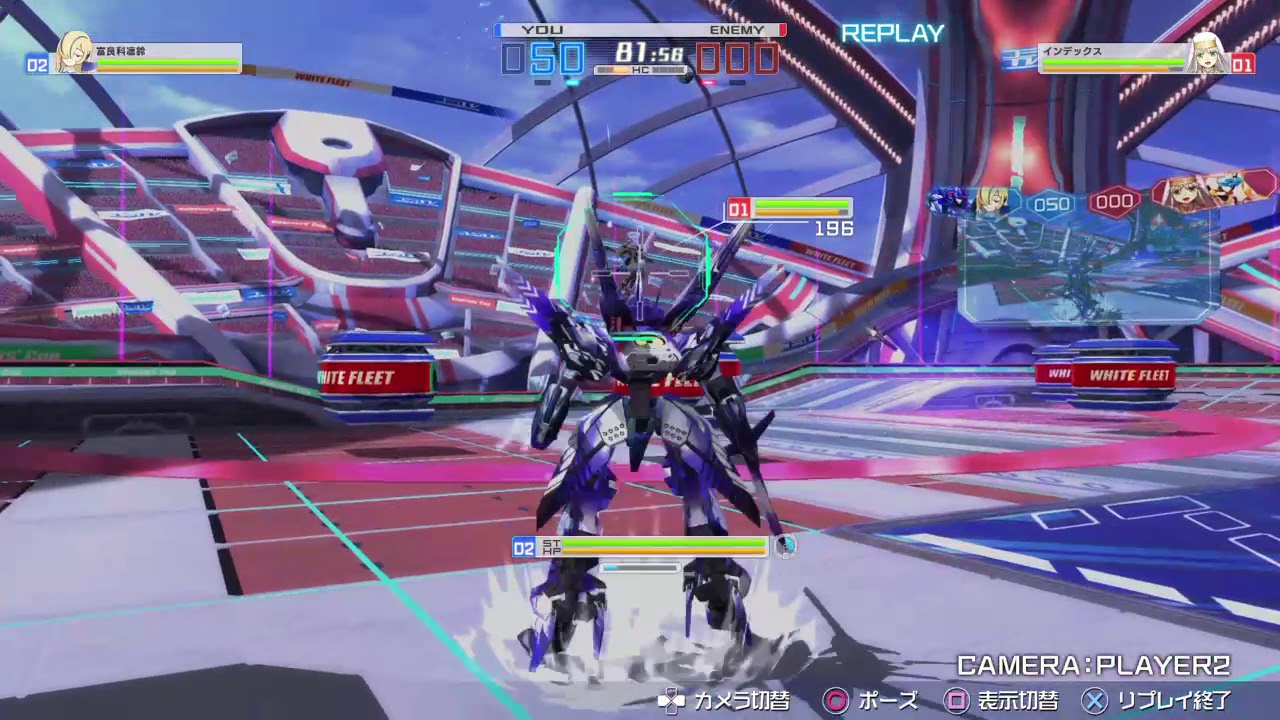Select the ENEMY tab on the score banner
This screenshot has height=720, width=1280.
(x=735, y=30)
